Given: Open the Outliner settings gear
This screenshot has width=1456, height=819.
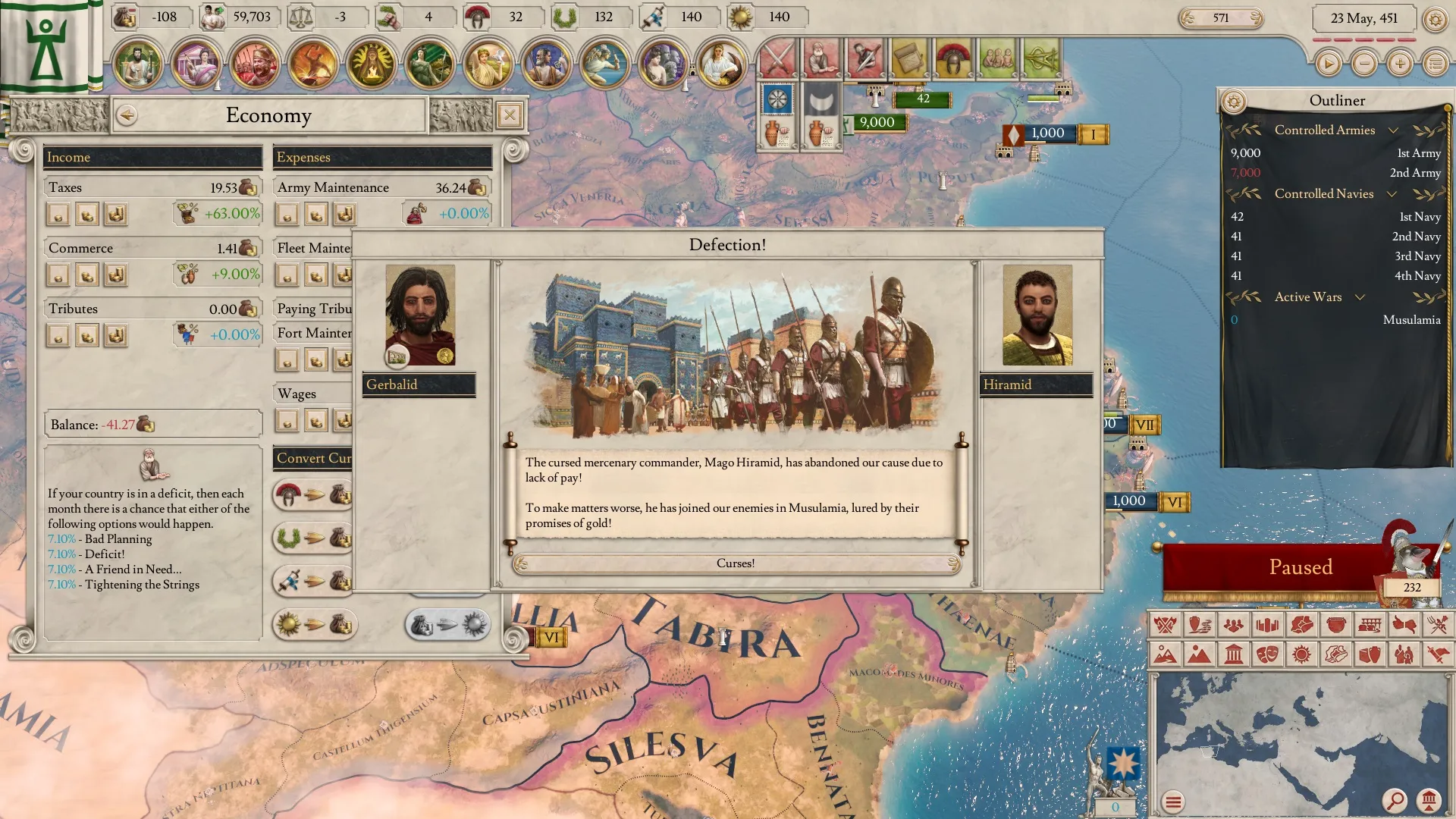Looking at the screenshot, I should tap(1234, 101).
